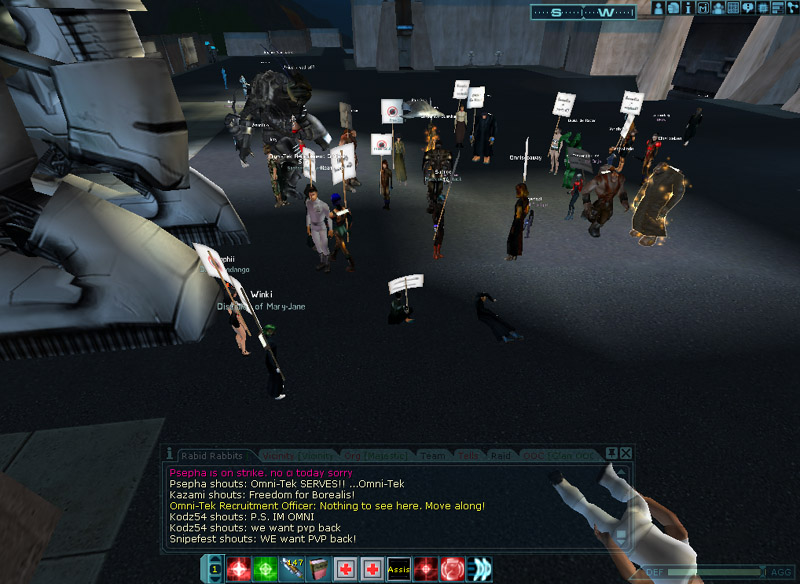Switch to the Team chat tab
Screen dimensions: 800x584
pyautogui.click(x=432, y=456)
